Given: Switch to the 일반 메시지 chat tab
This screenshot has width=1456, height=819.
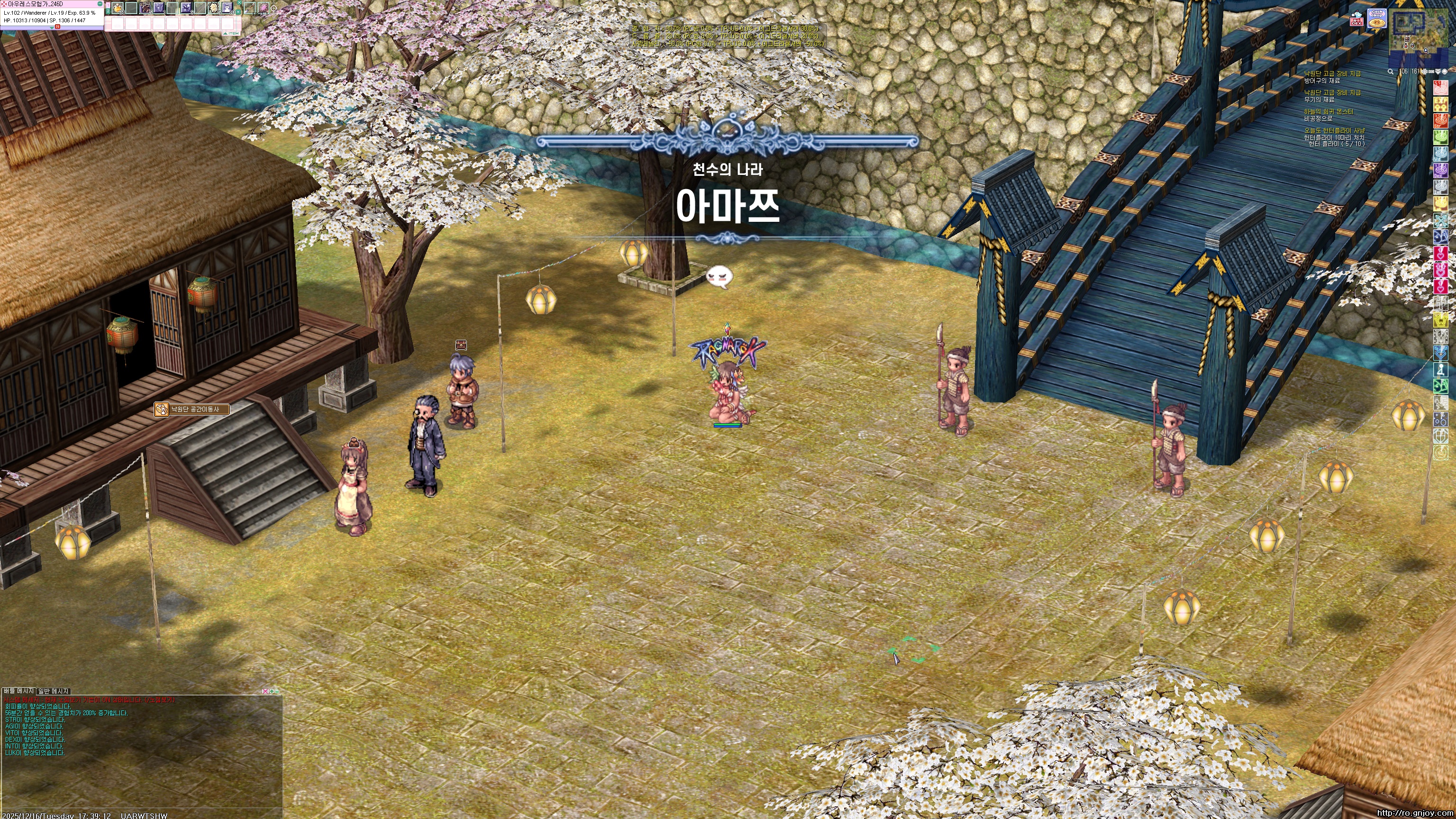Looking at the screenshot, I should tap(53, 691).
